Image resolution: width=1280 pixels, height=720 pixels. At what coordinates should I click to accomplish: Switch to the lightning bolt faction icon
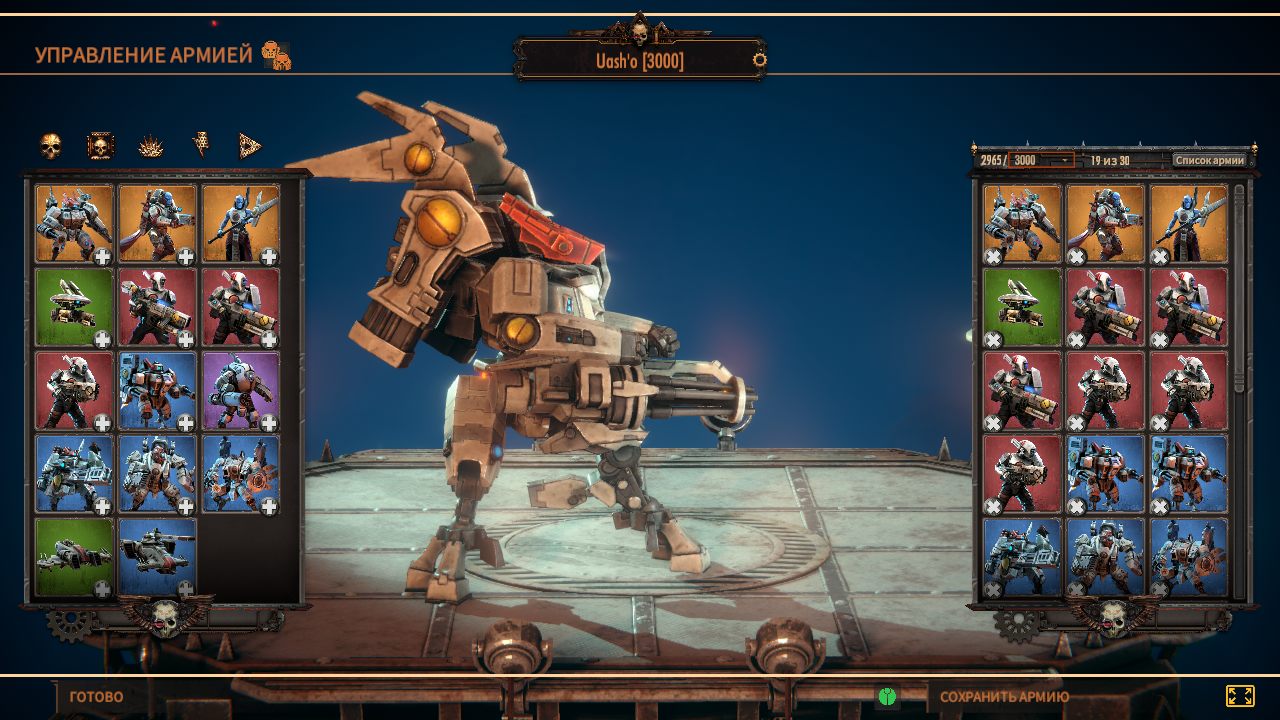201,147
